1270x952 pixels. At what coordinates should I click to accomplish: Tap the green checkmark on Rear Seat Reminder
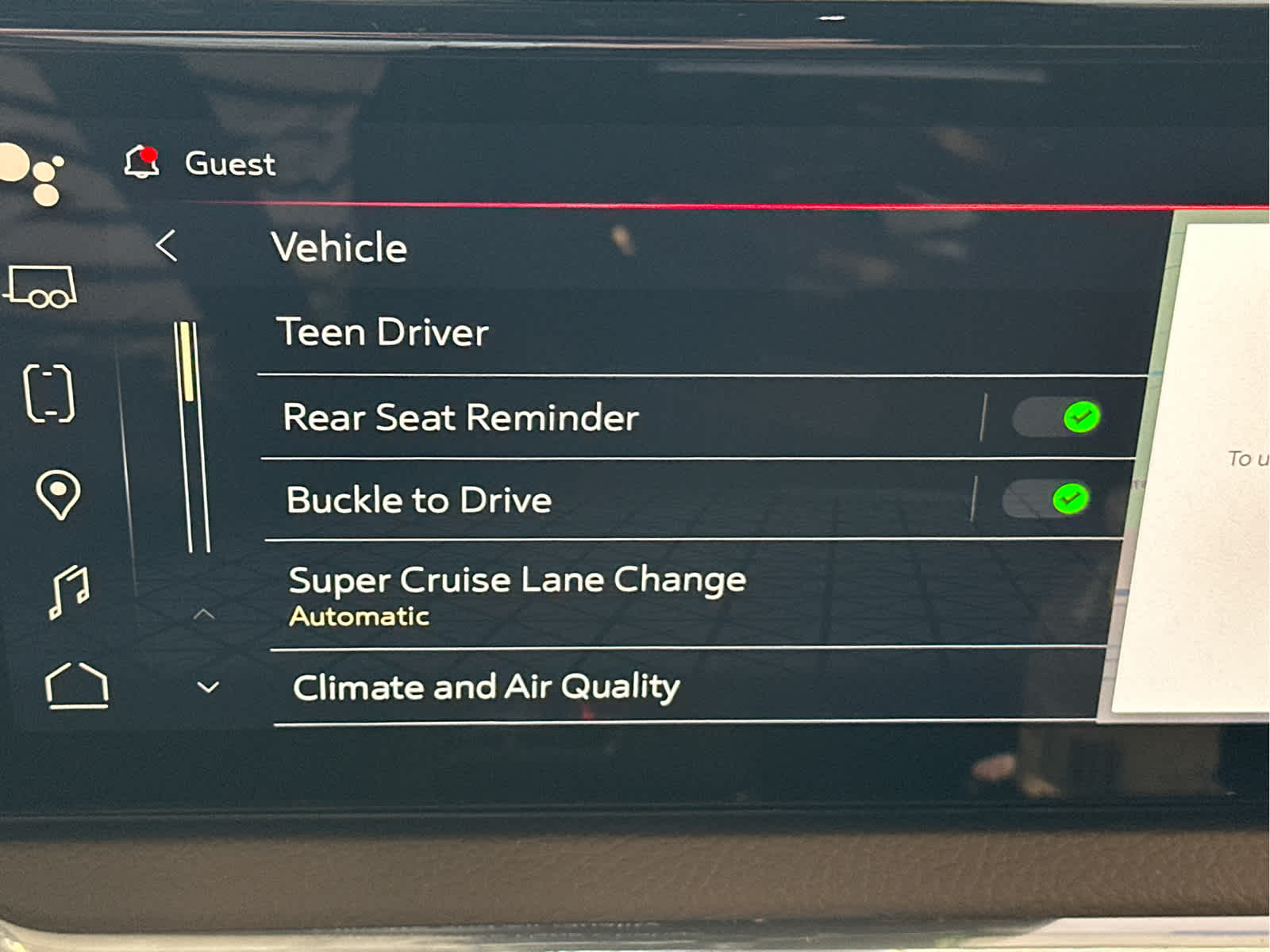(x=1079, y=418)
